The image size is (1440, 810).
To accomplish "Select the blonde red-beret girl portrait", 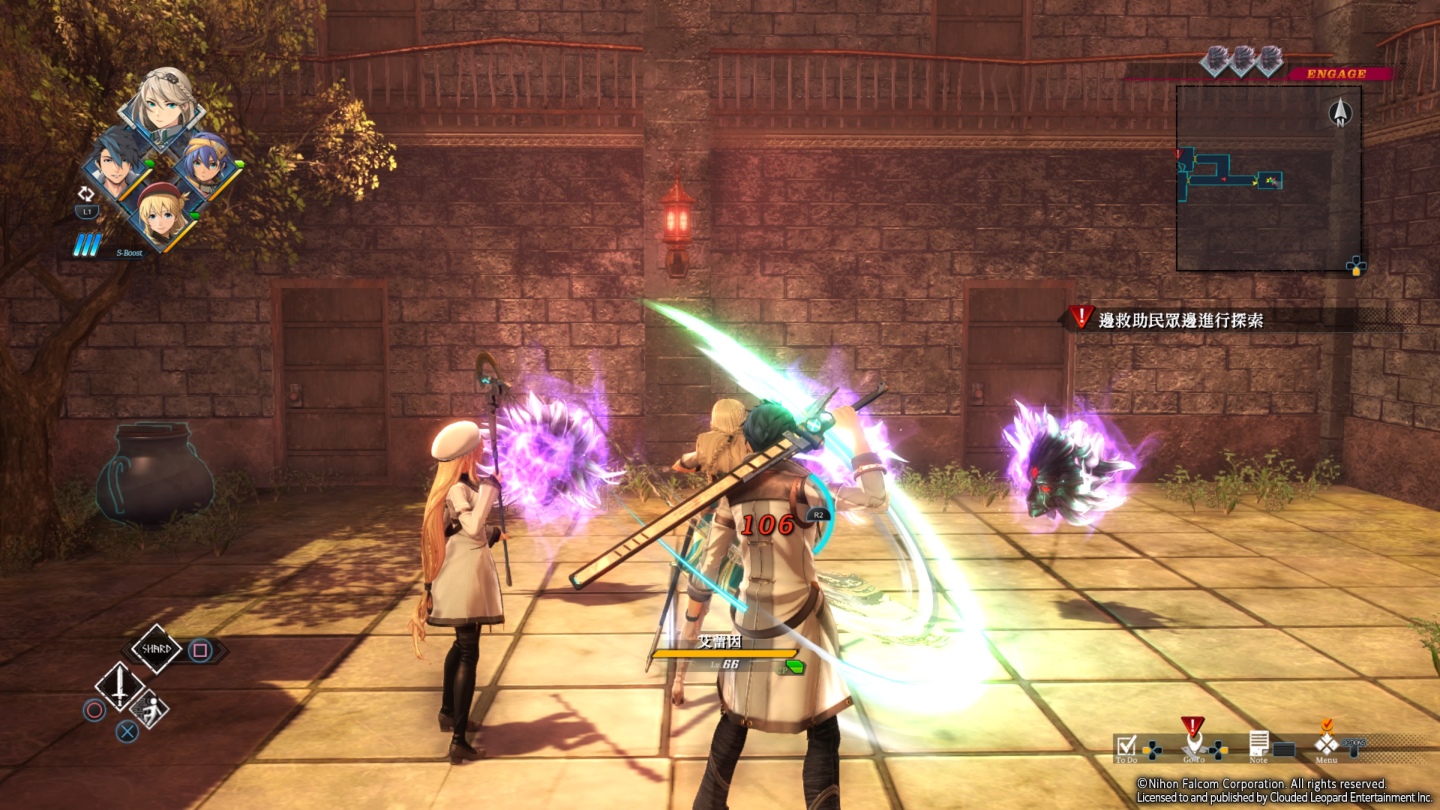I will 161,213.
